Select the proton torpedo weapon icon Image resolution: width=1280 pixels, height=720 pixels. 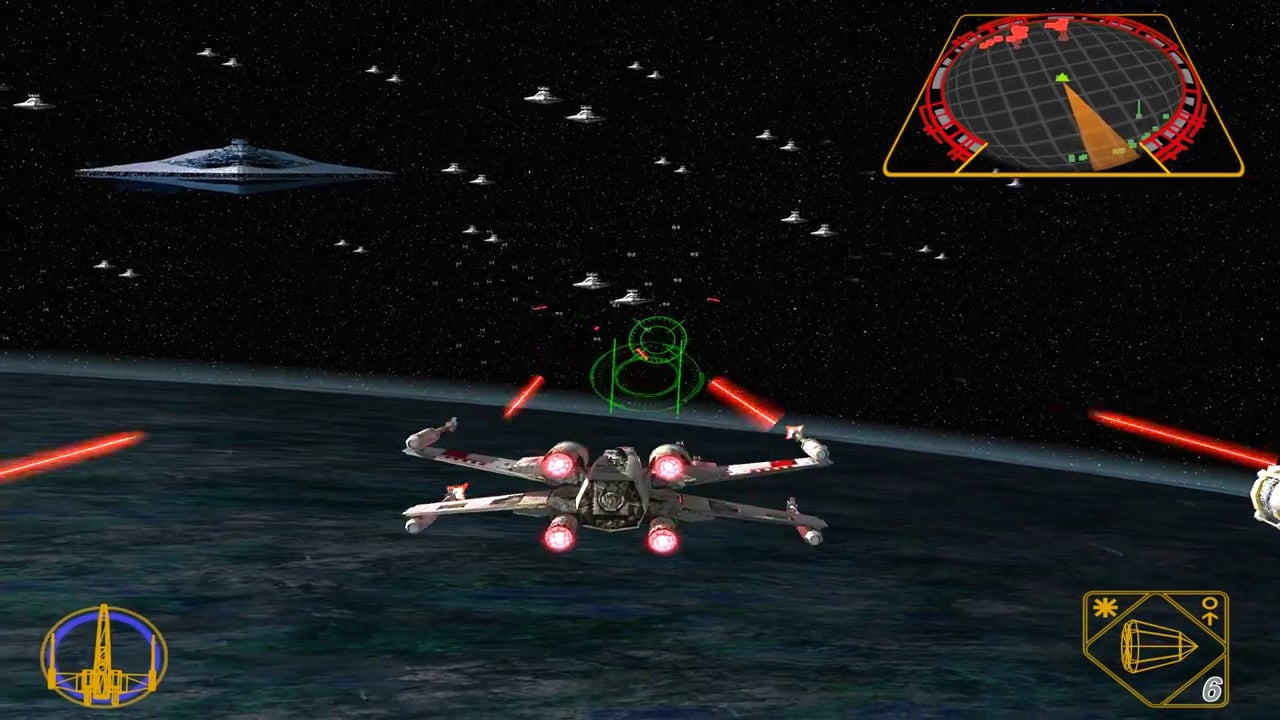1156,646
